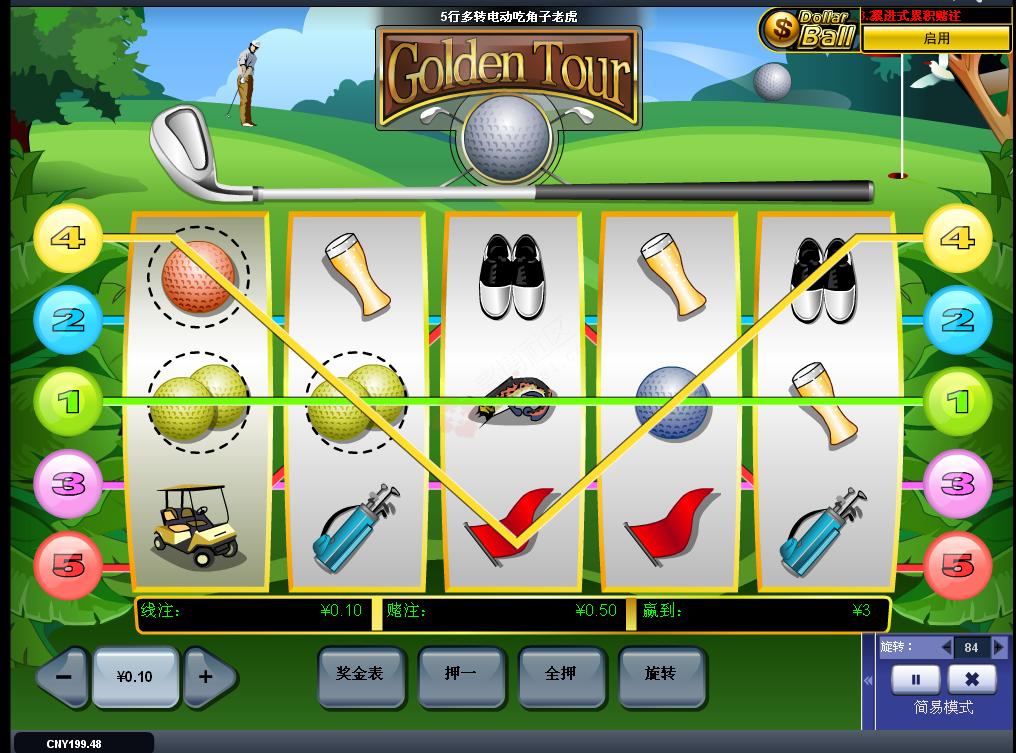Switch to 简易模式 simple mode
Screen dimensions: 1016x753
tap(944, 708)
